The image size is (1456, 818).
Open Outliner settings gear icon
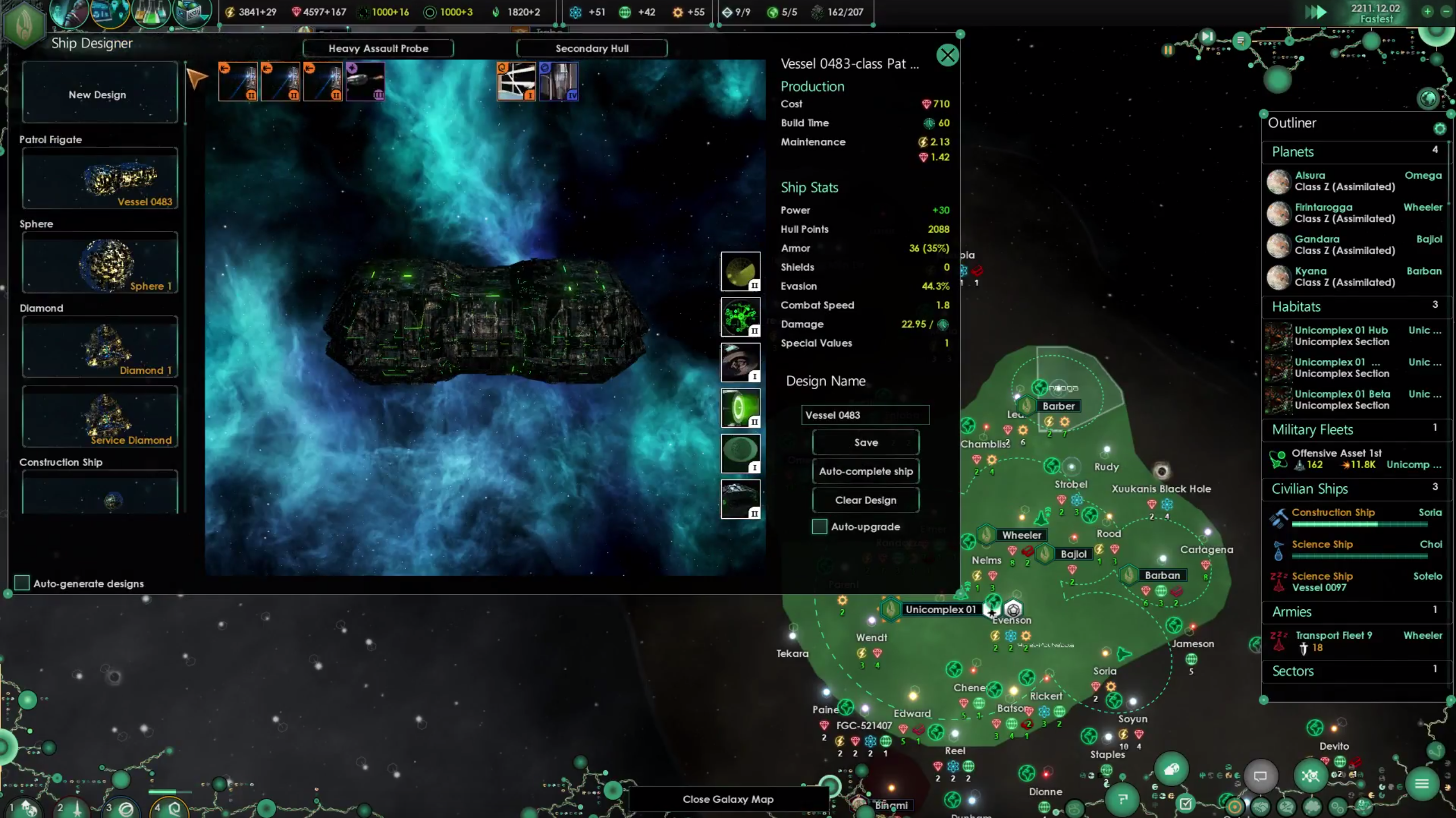point(1440,129)
